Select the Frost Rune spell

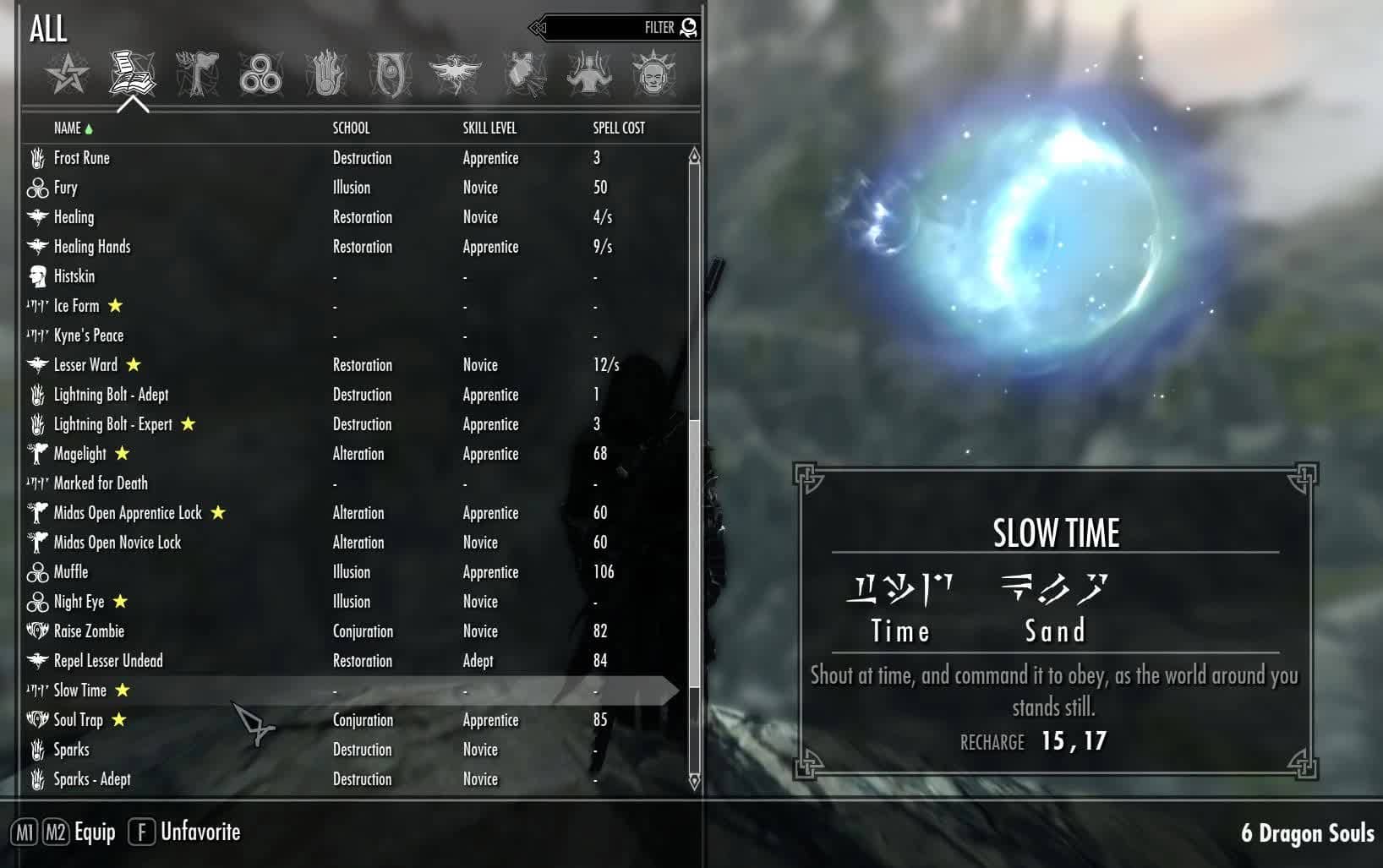coord(82,158)
